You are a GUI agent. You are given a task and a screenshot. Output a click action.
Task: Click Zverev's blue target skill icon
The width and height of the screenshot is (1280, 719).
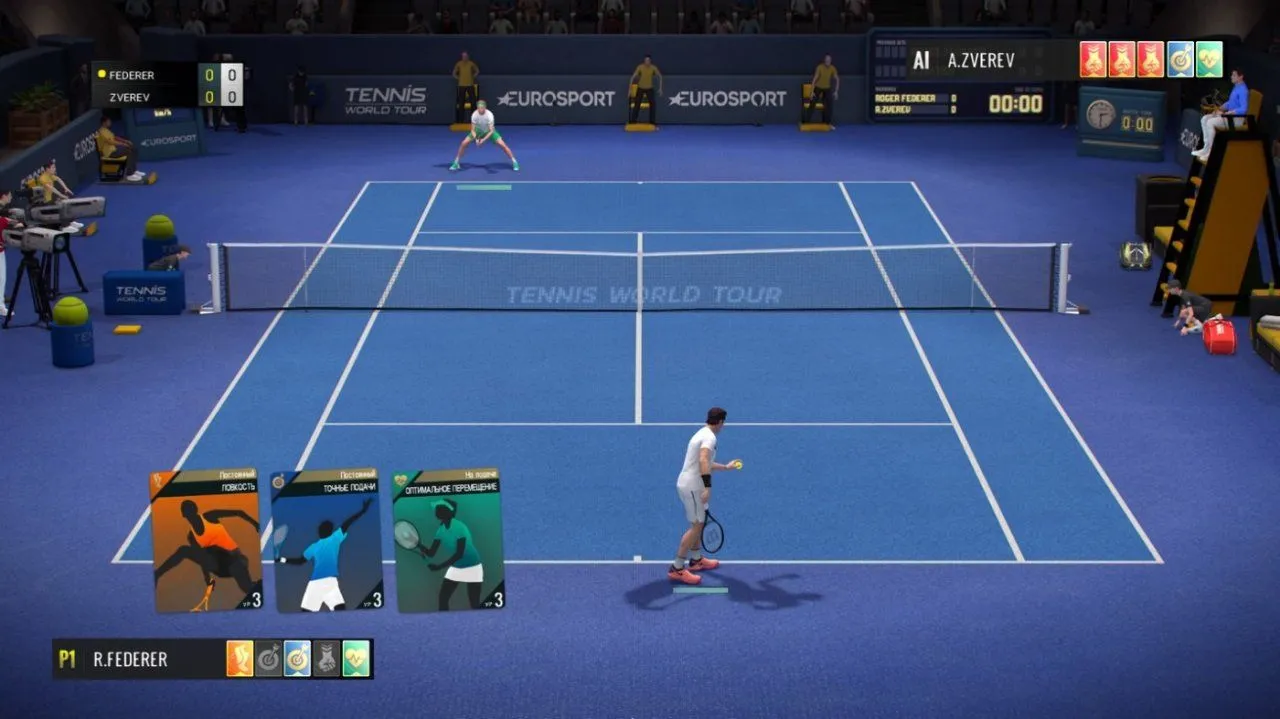(x=1180, y=60)
